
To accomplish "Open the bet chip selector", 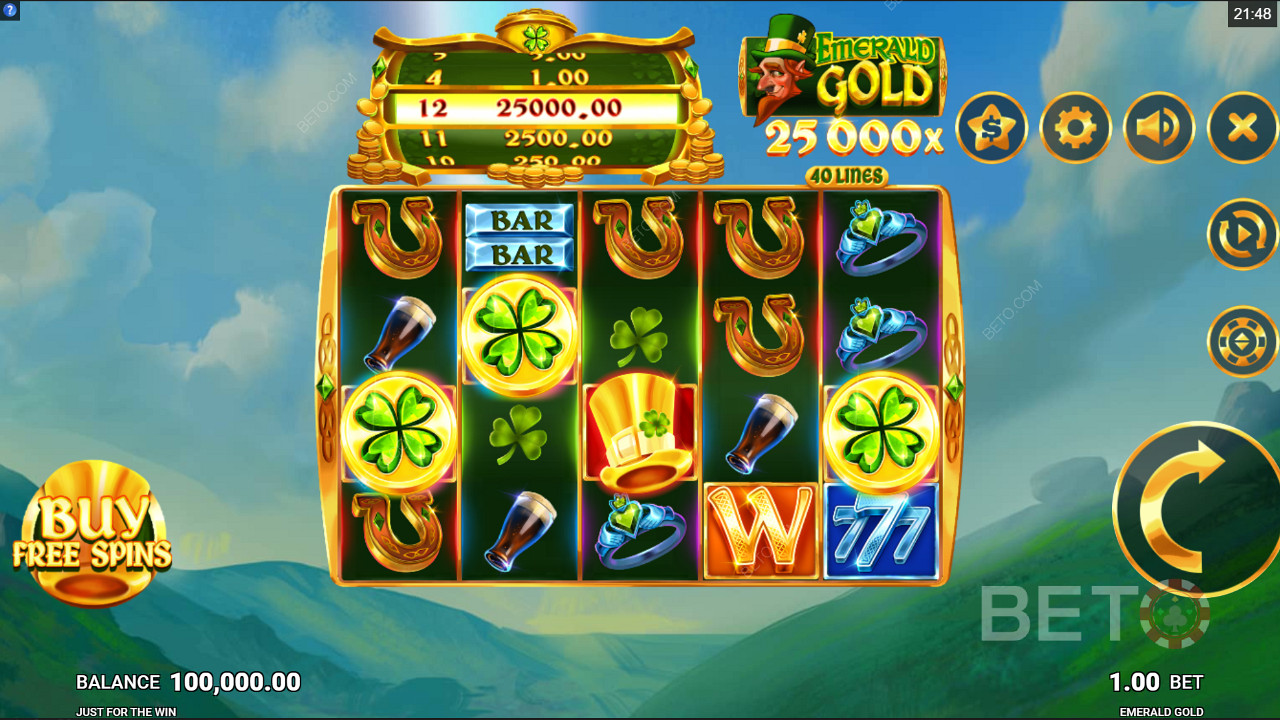I will pyautogui.click(x=1242, y=341).
